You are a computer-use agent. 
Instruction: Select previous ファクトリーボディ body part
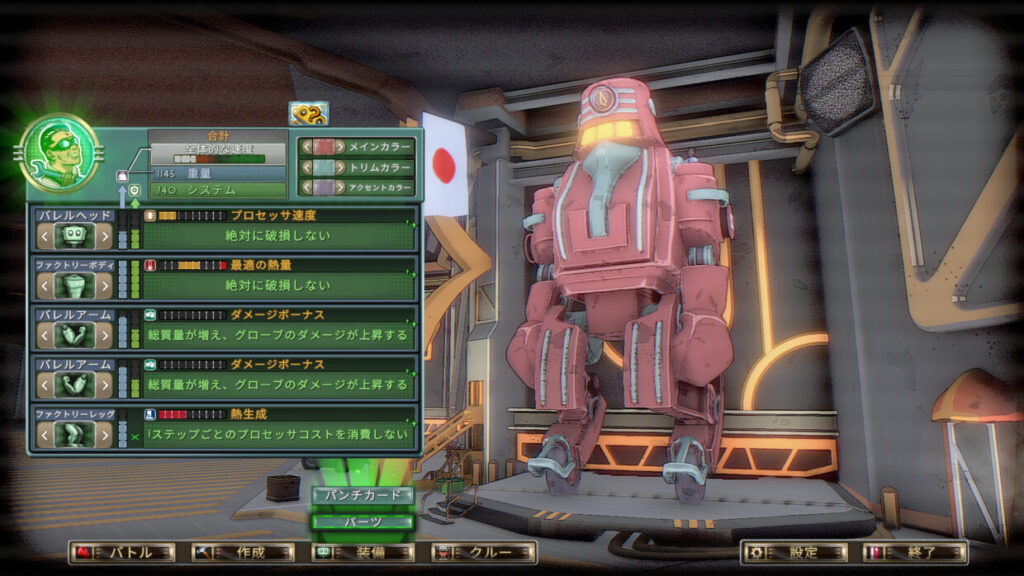tap(44, 286)
